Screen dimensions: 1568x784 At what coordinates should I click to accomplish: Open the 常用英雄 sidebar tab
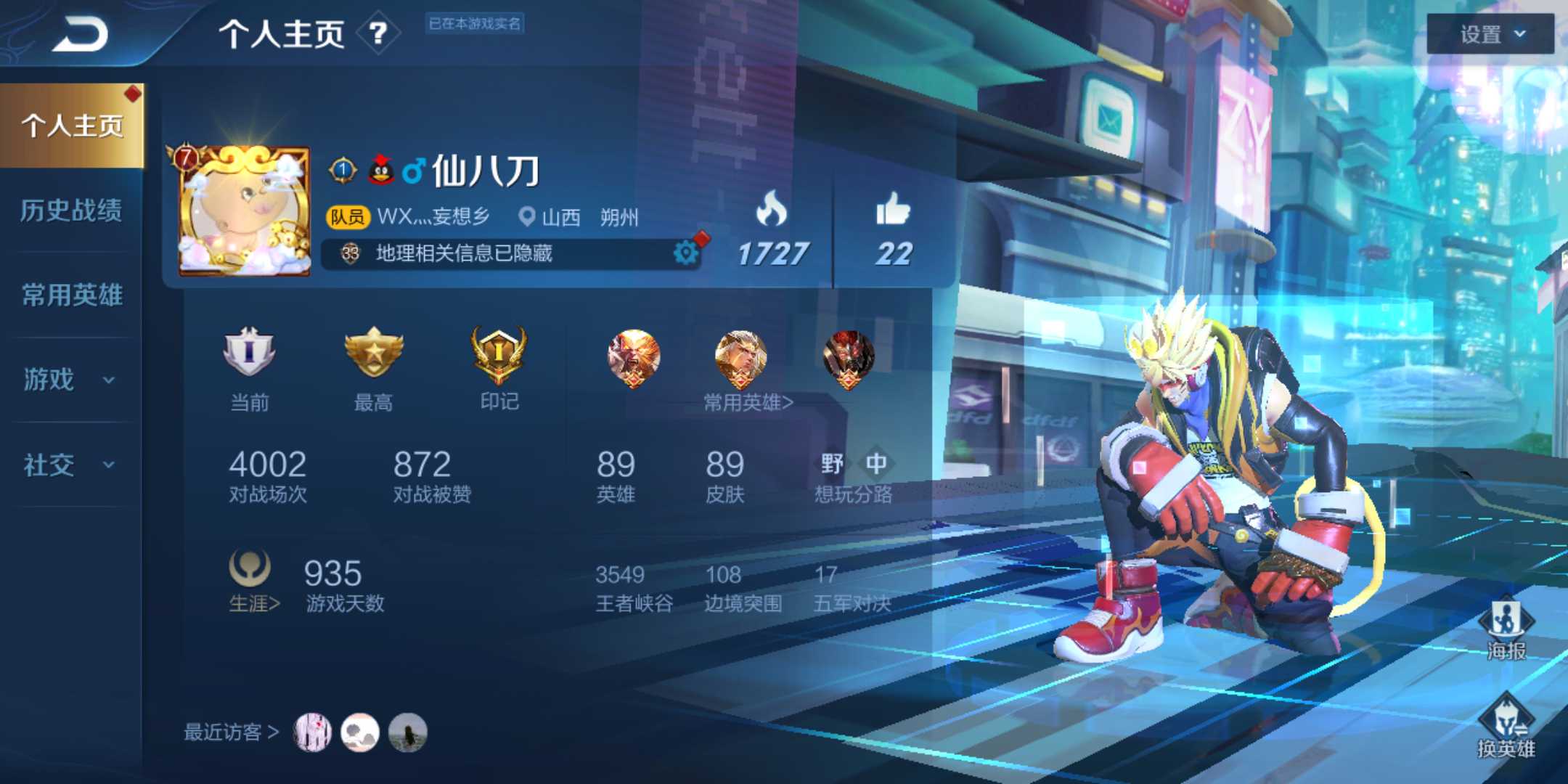[70, 296]
